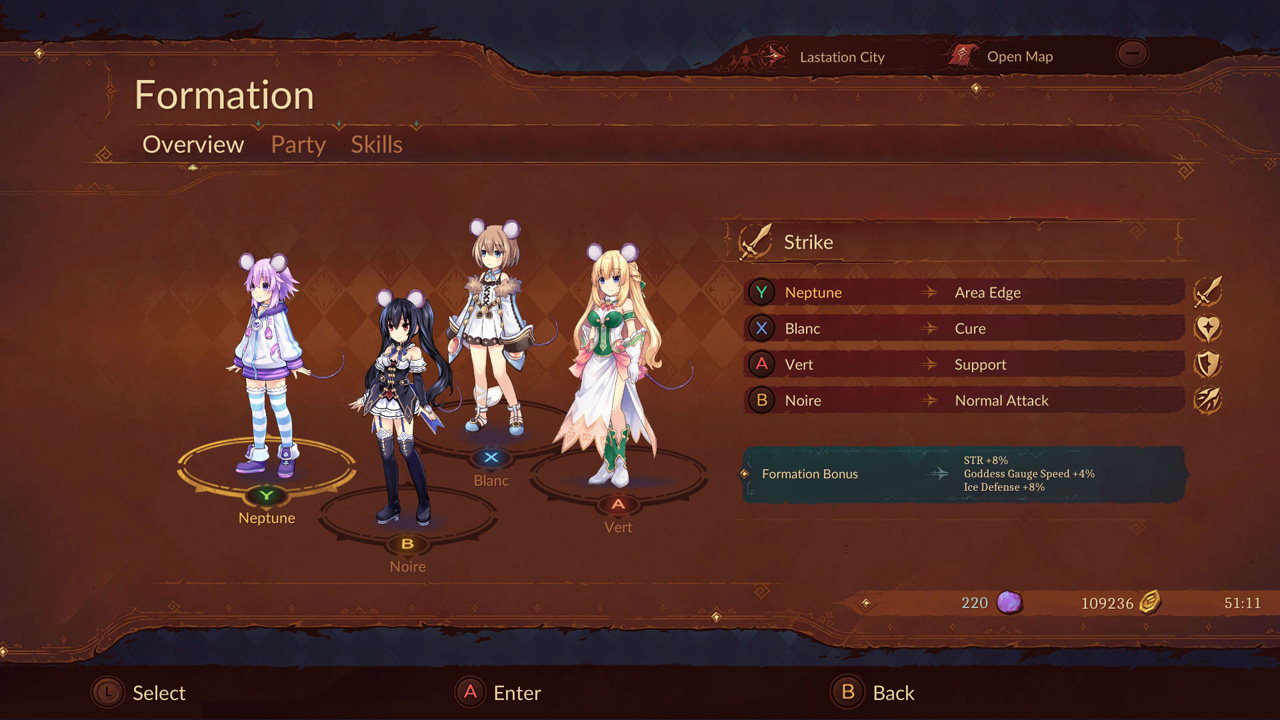Click the heart healing formation icon
This screenshot has height=720, width=1280.
click(x=1208, y=327)
